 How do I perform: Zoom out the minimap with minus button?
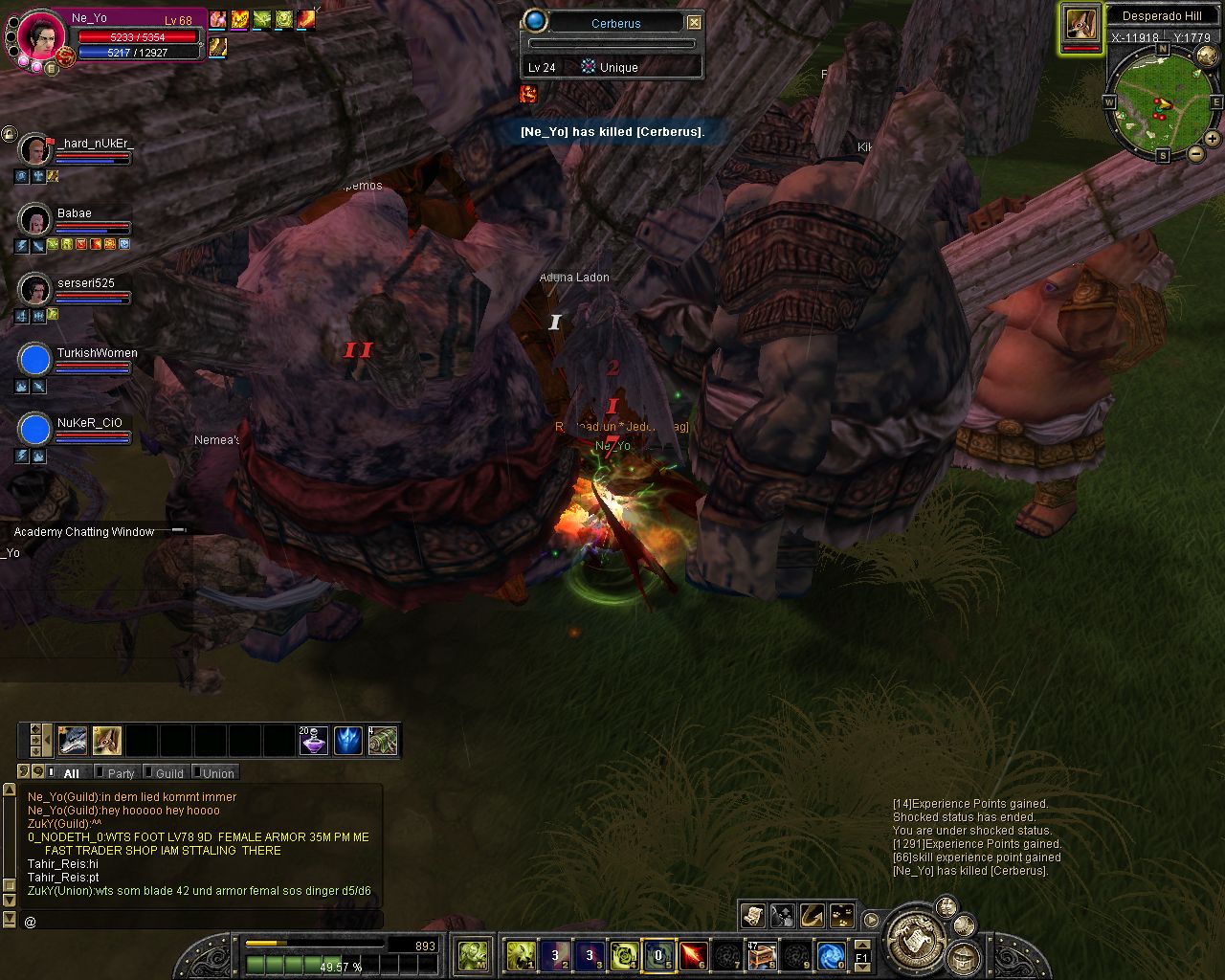click(x=1195, y=153)
